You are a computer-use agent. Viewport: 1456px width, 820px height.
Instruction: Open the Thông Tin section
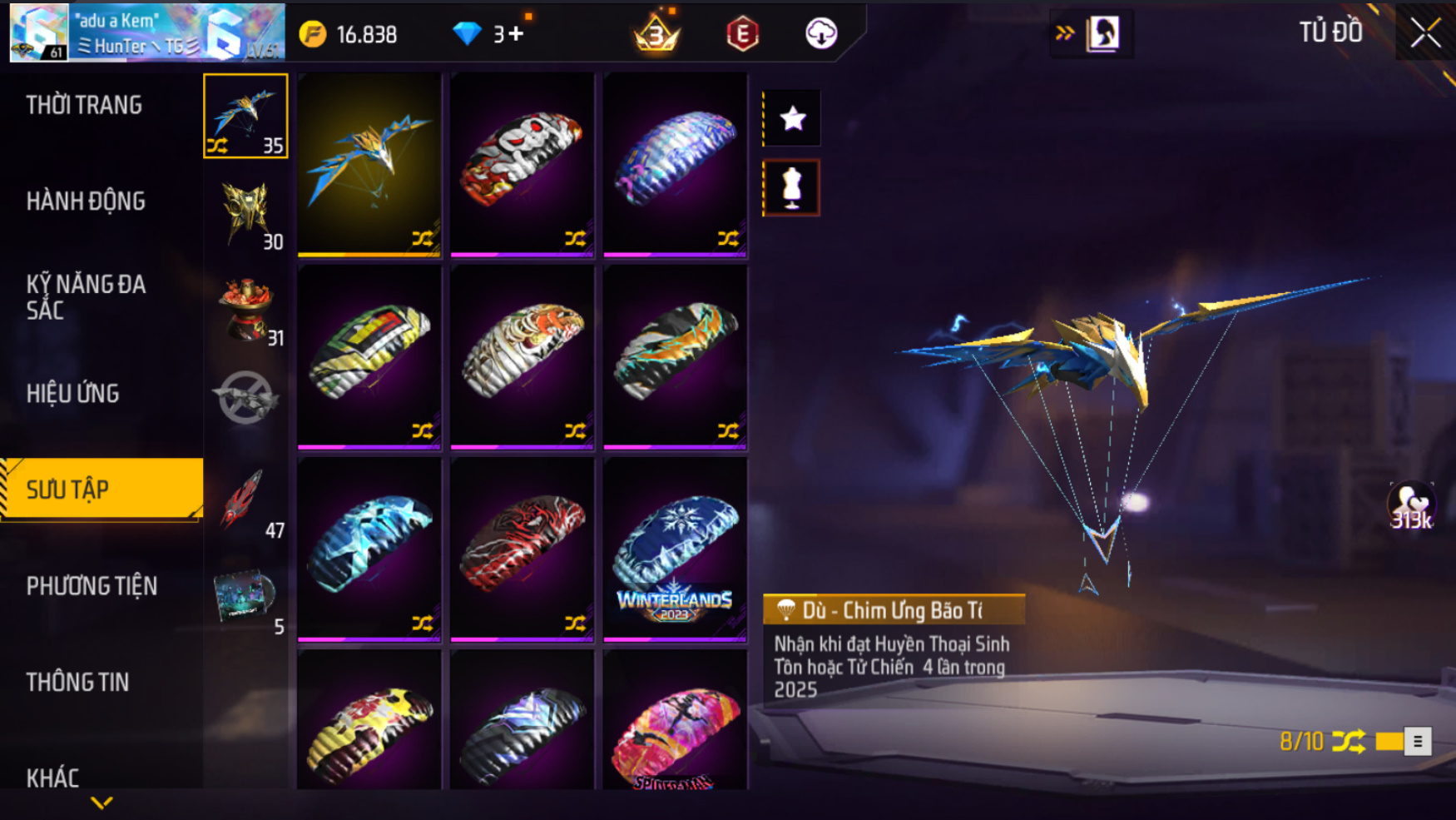coord(77,682)
